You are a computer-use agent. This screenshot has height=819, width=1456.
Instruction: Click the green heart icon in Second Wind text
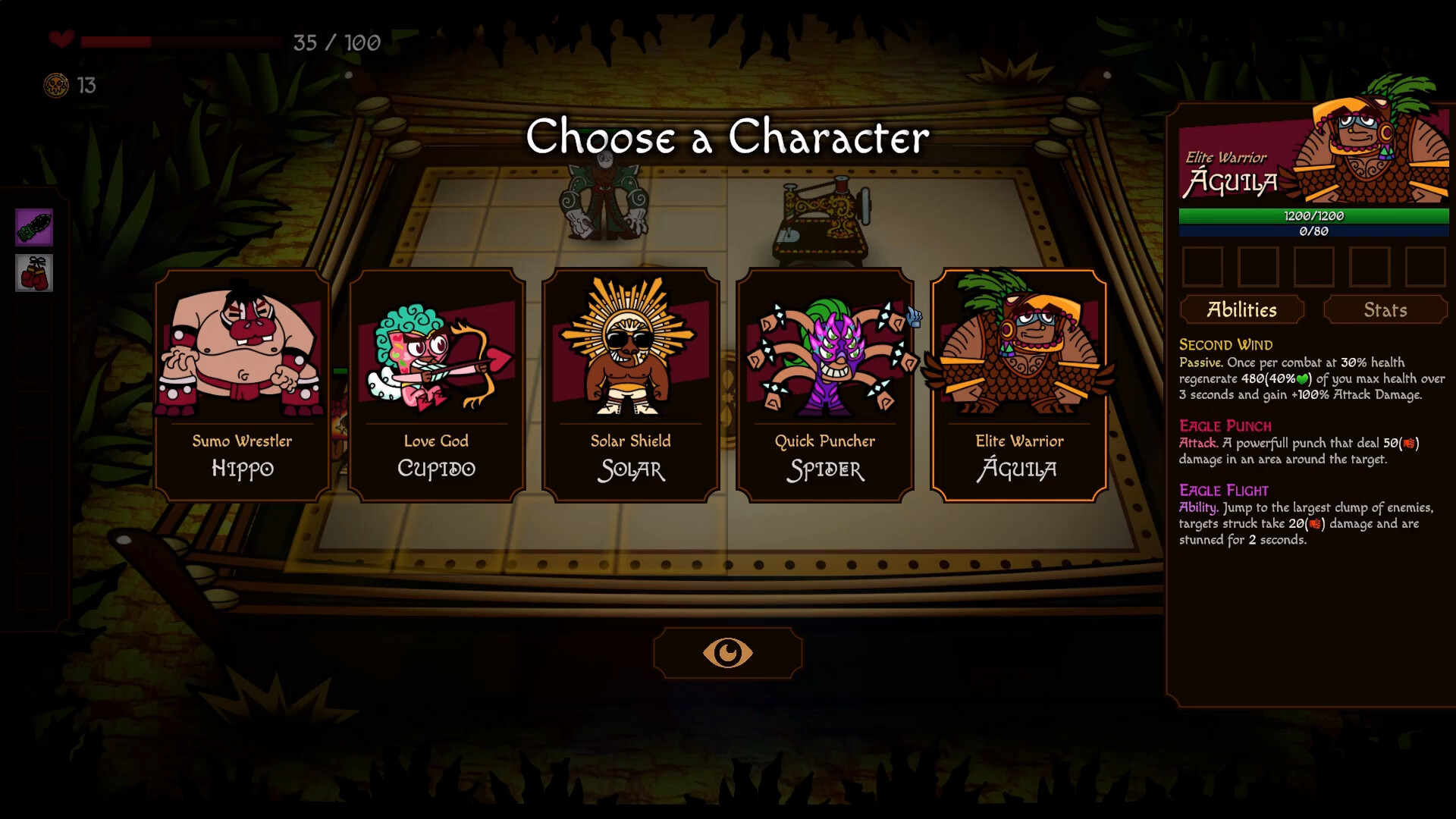pyautogui.click(x=1301, y=378)
